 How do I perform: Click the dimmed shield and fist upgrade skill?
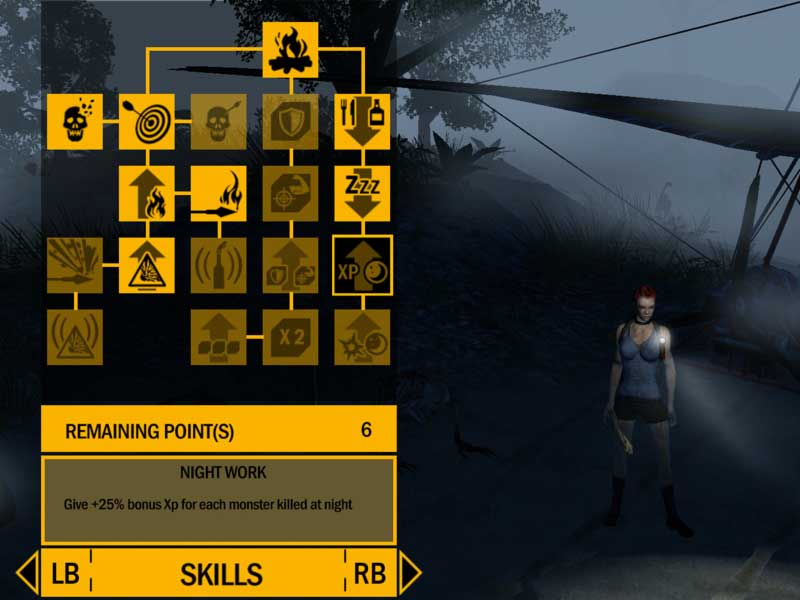click(291, 265)
